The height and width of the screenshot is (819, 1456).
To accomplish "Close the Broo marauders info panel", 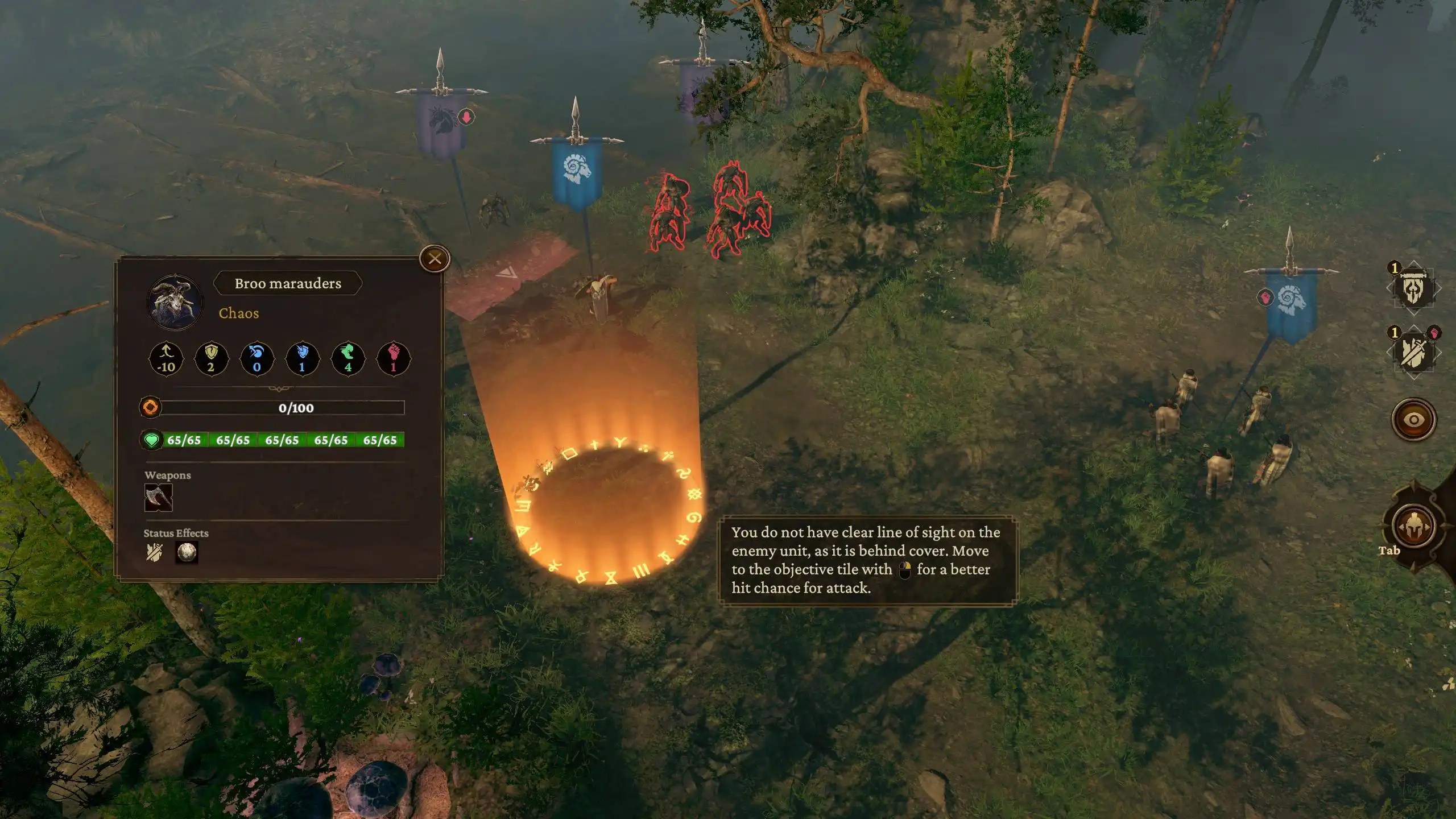I will (x=435, y=259).
